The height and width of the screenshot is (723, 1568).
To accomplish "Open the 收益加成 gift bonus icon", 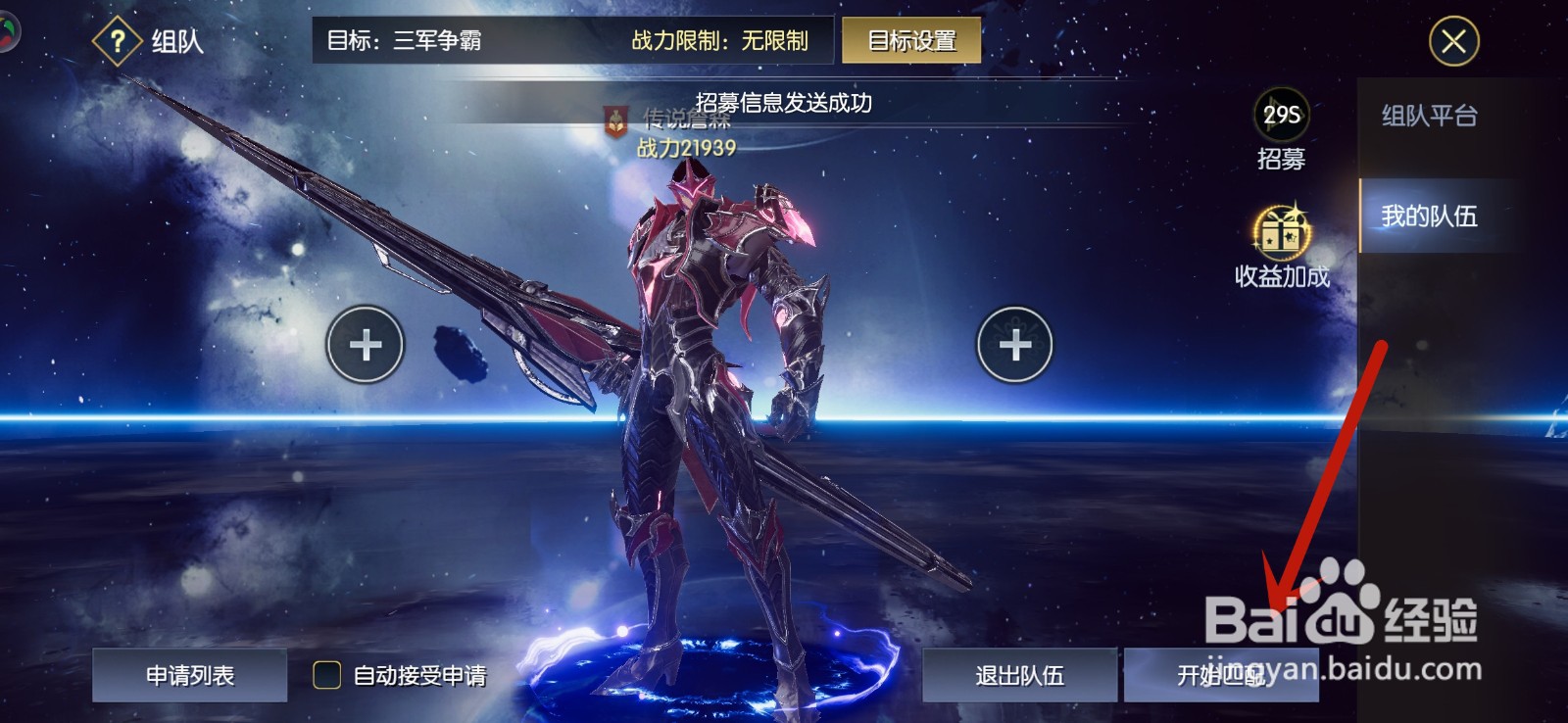I will (1286, 235).
